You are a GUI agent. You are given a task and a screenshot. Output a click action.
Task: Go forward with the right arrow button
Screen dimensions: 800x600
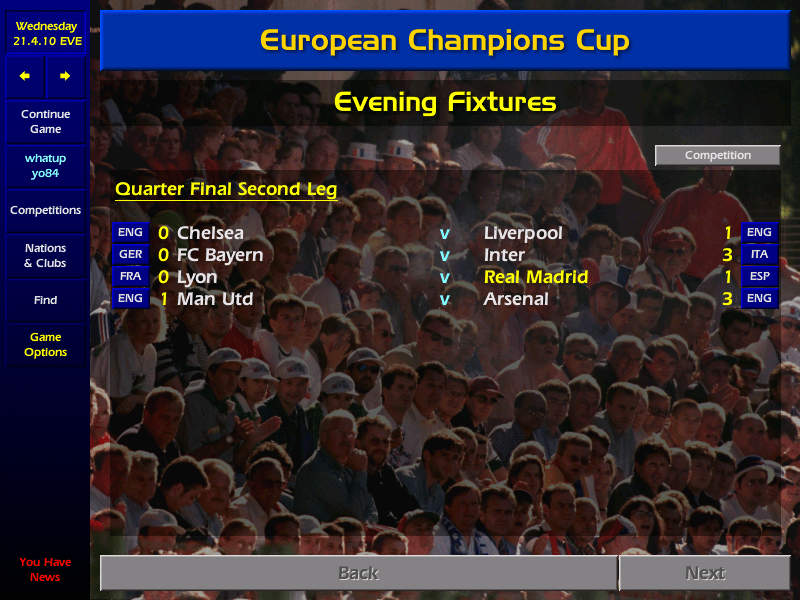click(x=65, y=76)
